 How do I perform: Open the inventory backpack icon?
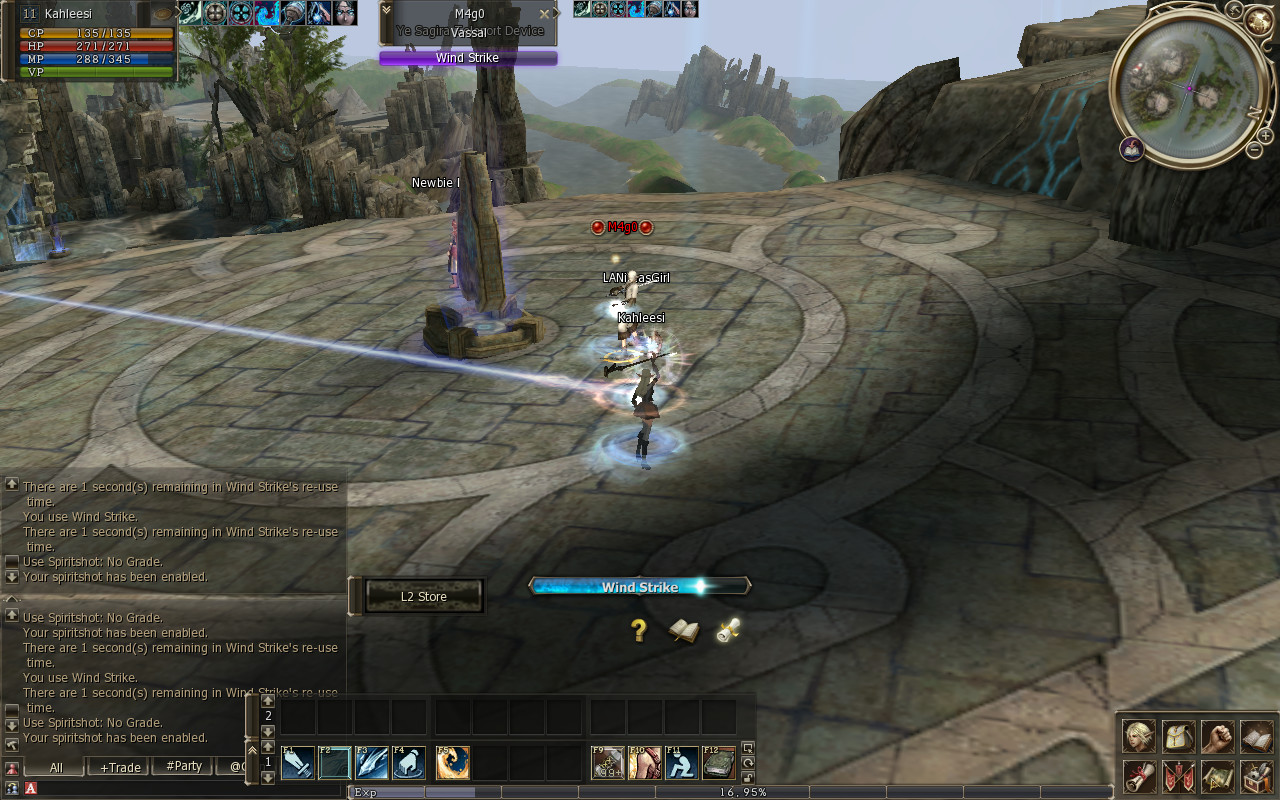click(1178, 737)
